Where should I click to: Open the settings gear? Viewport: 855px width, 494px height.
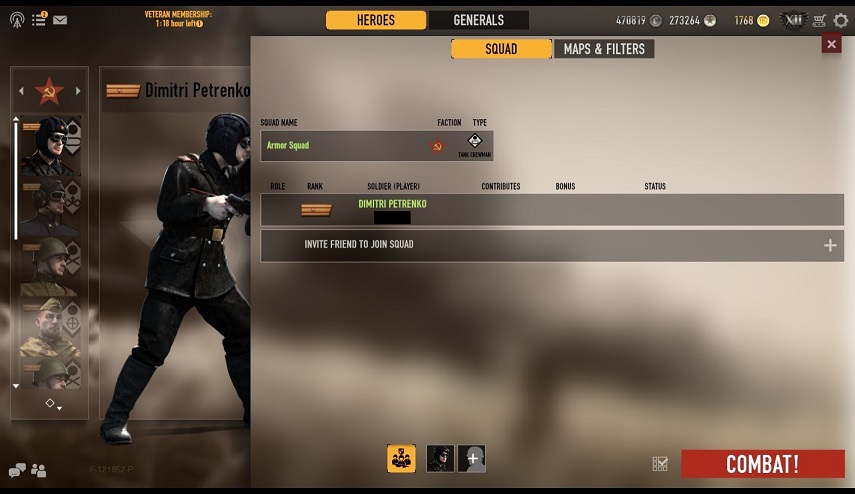click(841, 20)
